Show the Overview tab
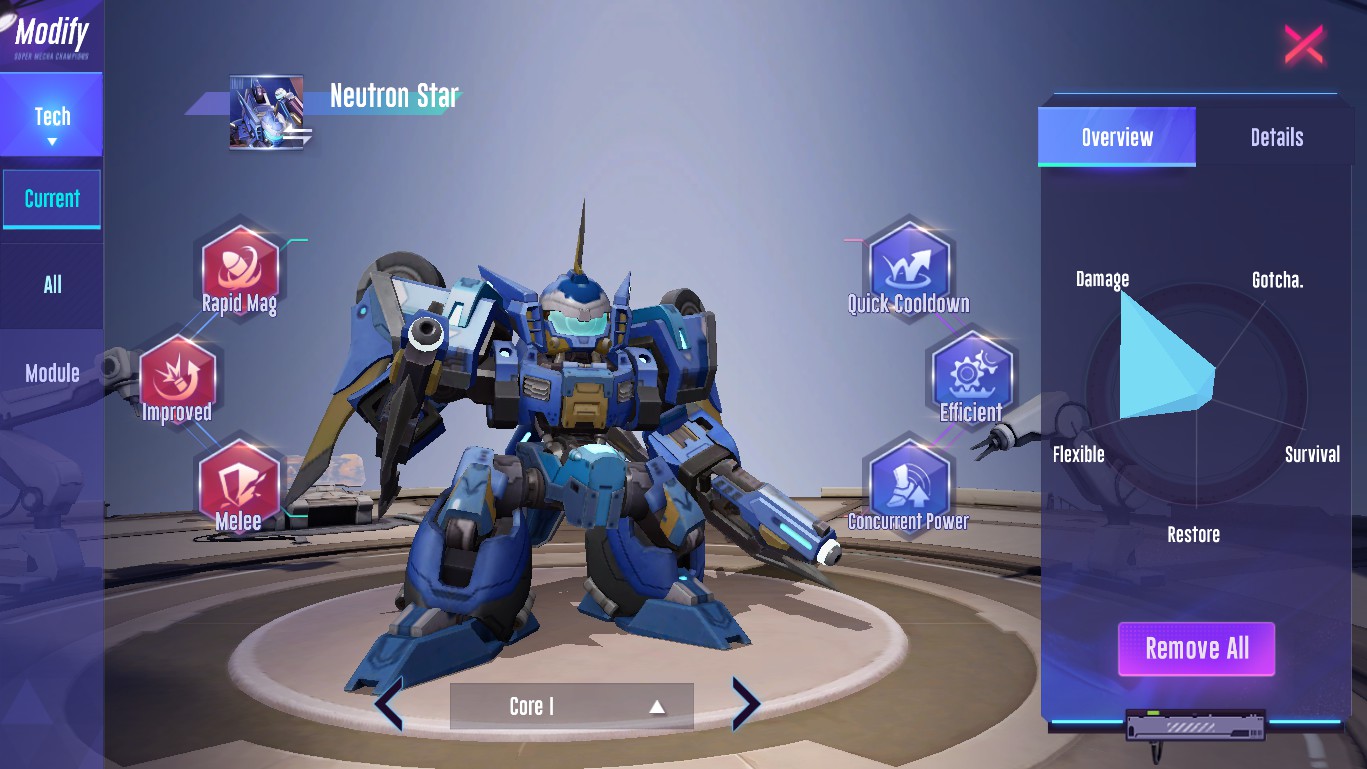1367x769 pixels. pos(1117,137)
